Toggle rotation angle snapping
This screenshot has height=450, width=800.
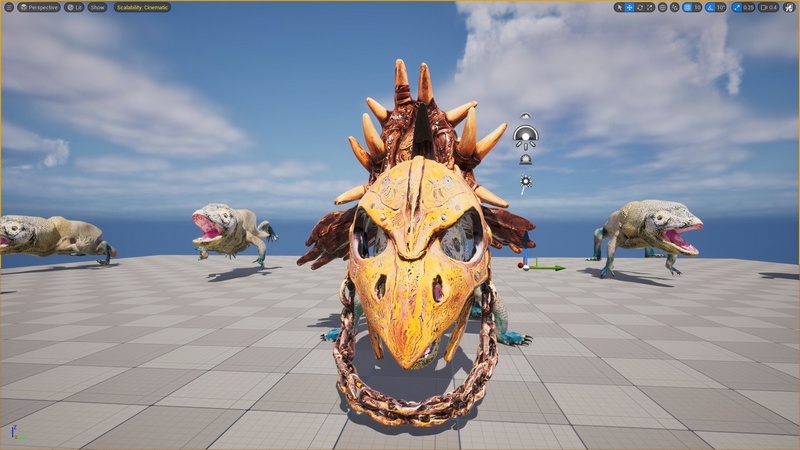[x=710, y=7]
